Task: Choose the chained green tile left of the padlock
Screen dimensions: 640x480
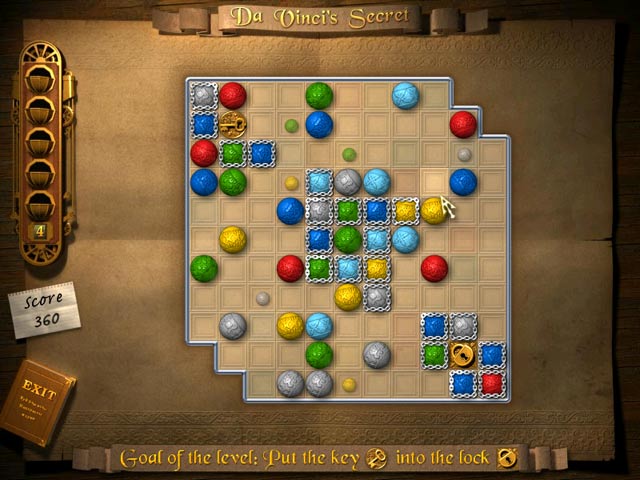Action: (433, 354)
